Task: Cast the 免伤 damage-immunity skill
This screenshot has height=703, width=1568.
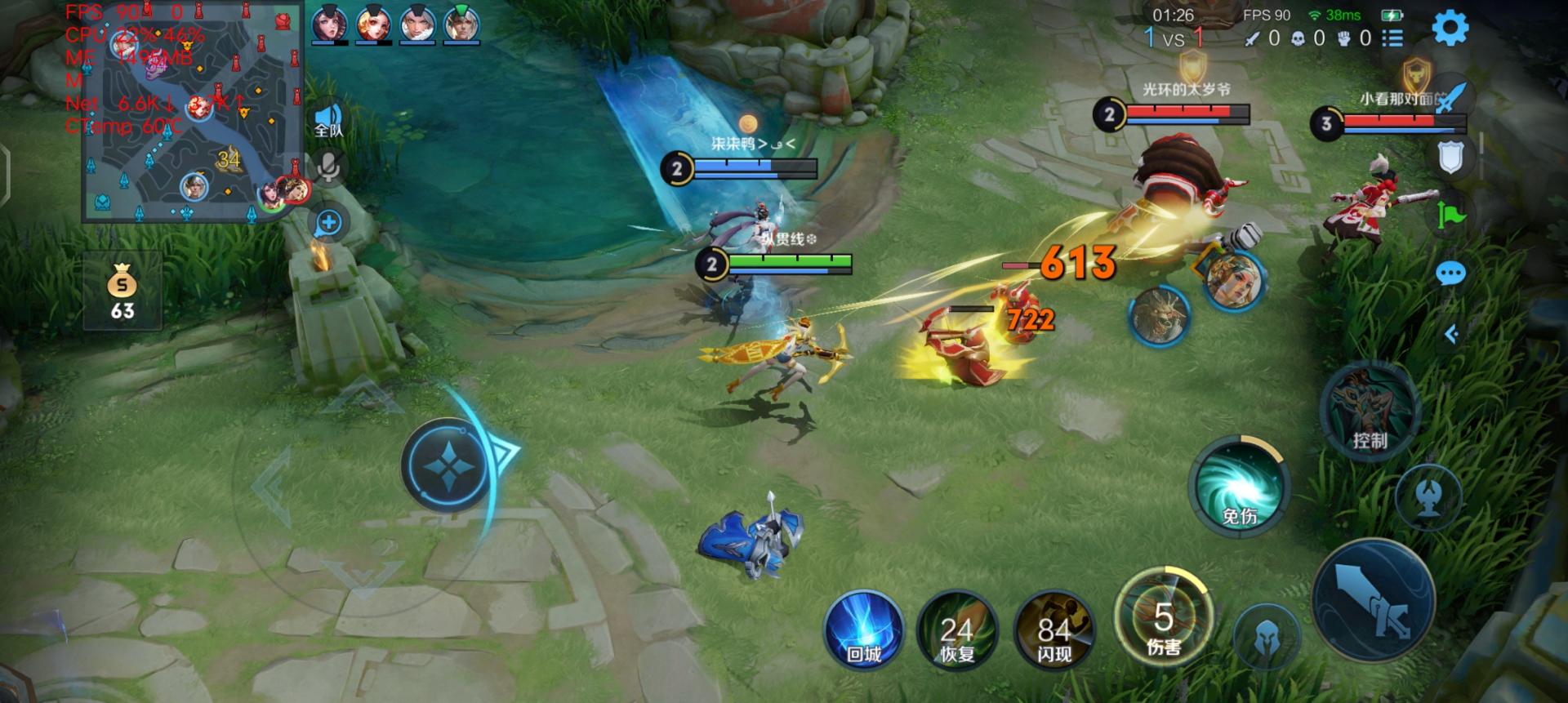Action: coord(1239,487)
